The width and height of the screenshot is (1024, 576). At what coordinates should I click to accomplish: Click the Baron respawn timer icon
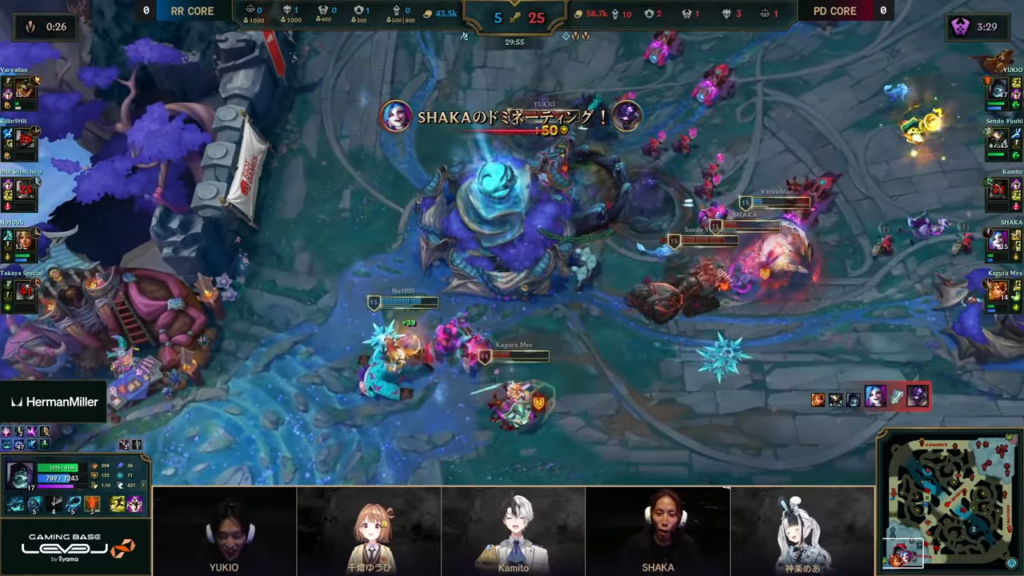pyautogui.click(x=963, y=27)
